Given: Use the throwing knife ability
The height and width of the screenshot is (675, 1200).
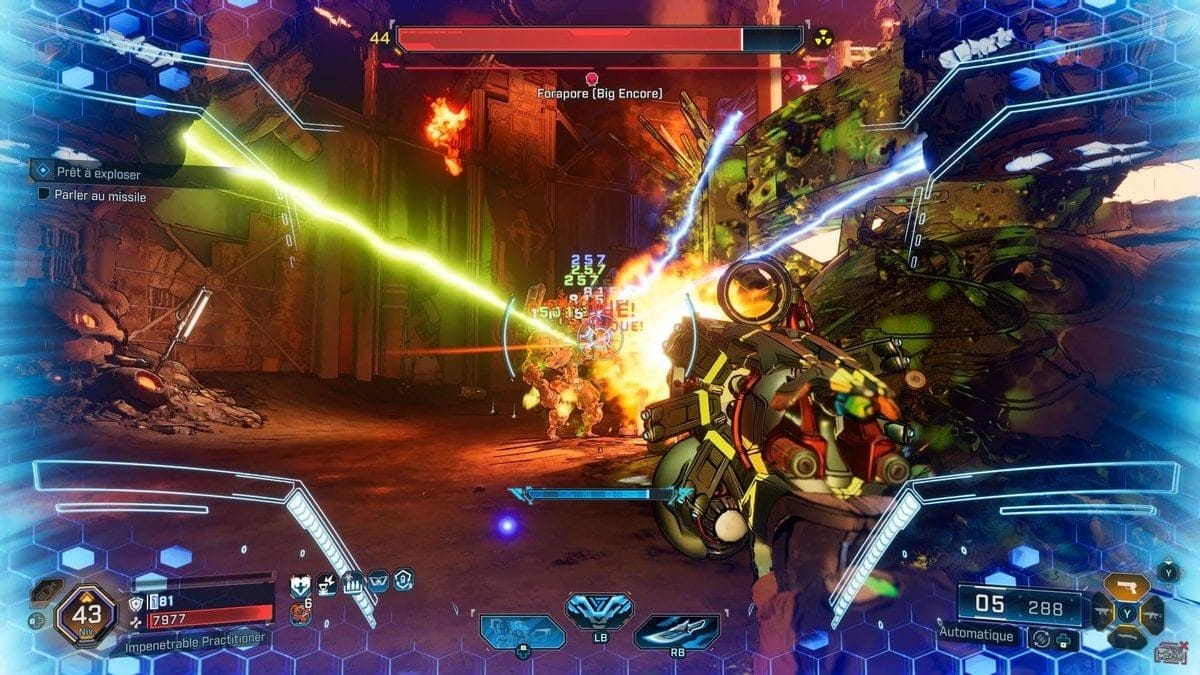Looking at the screenshot, I should tap(676, 632).
